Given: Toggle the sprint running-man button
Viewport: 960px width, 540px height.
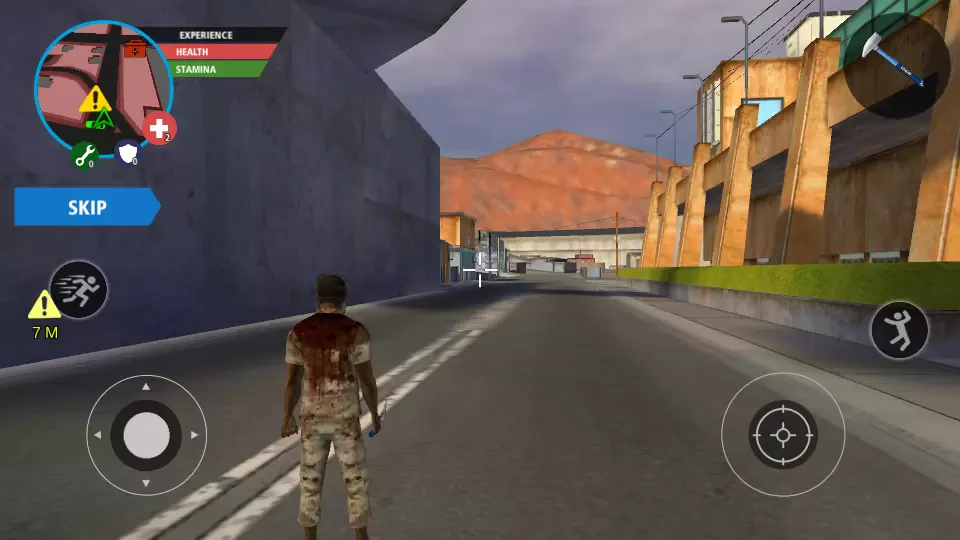Looking at the screenshot, I should pos(78,289).
